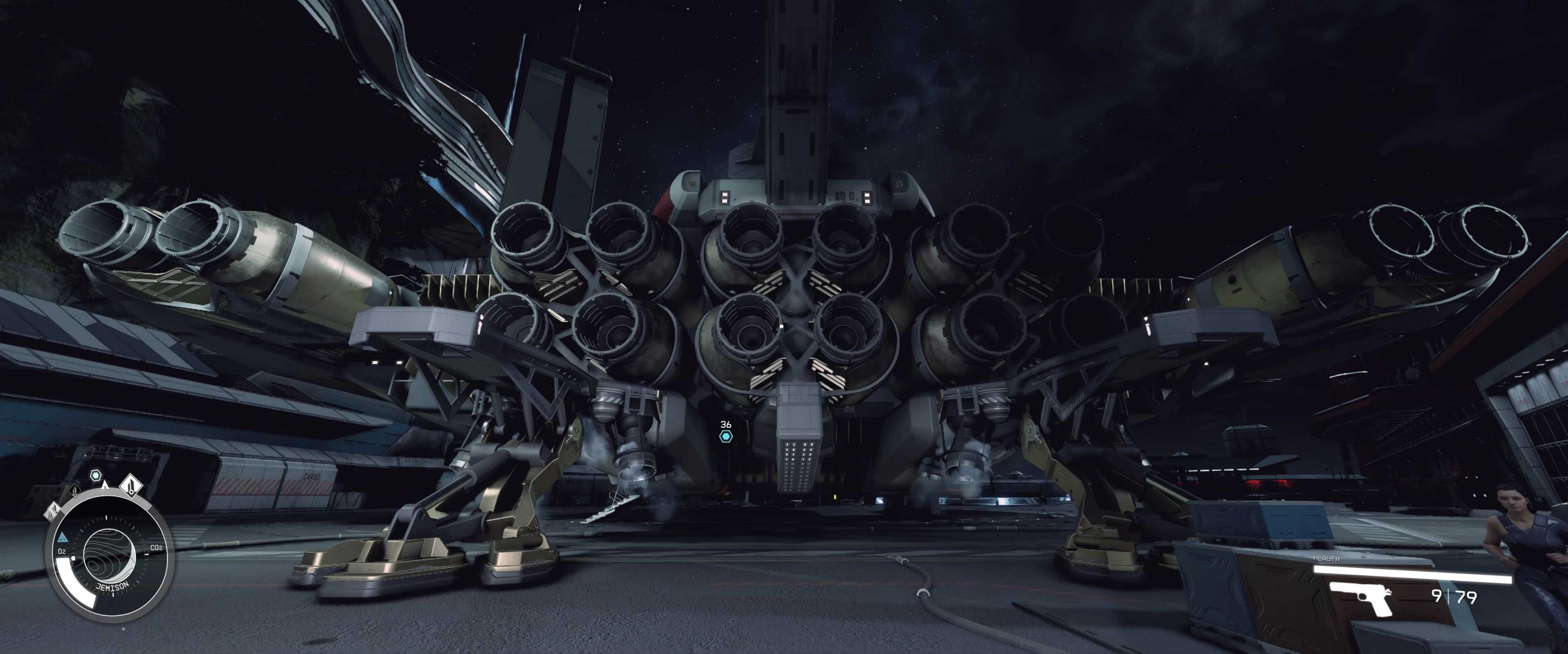
Task: Click the blue triangle indicator inside the compass
Action: [63, 538]
